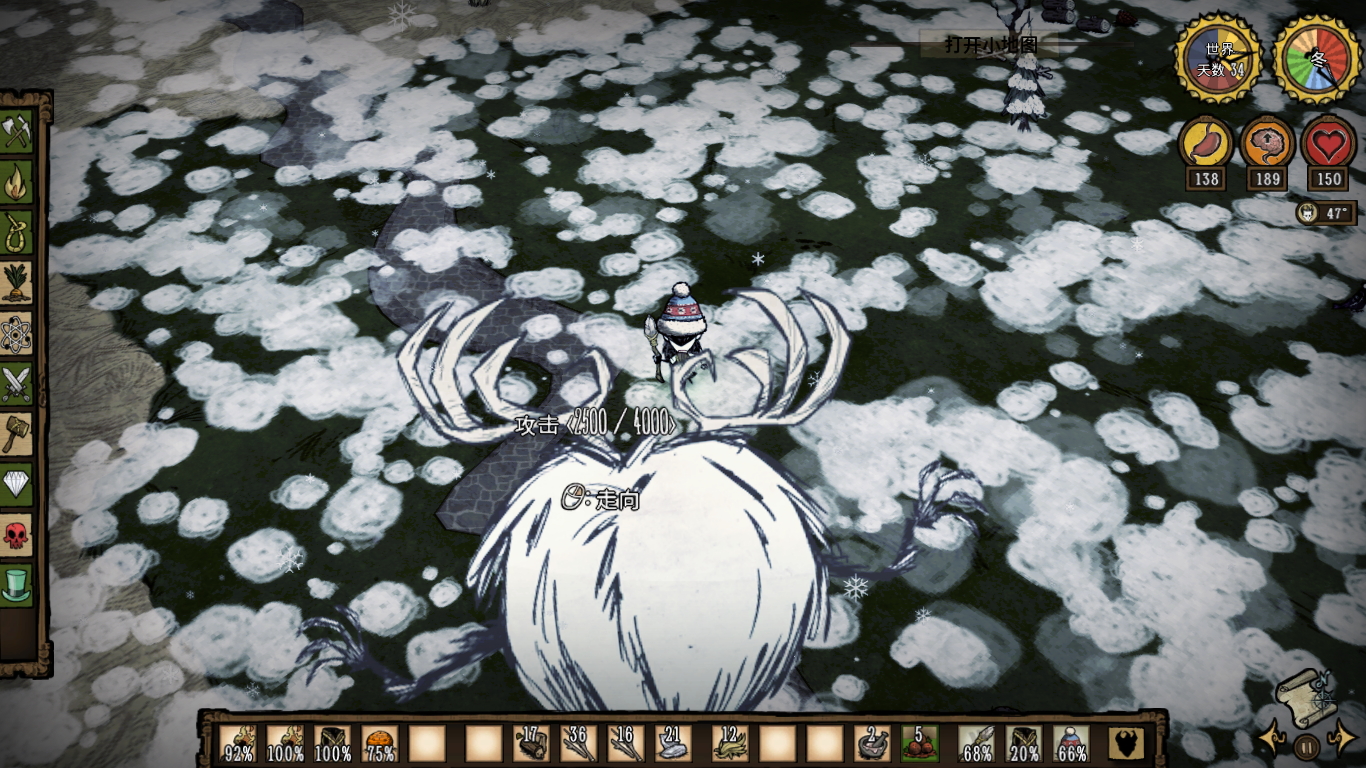Choose the mortar item slot with 2
Viewport: 1366px width, 768px height.
(871, 743)
